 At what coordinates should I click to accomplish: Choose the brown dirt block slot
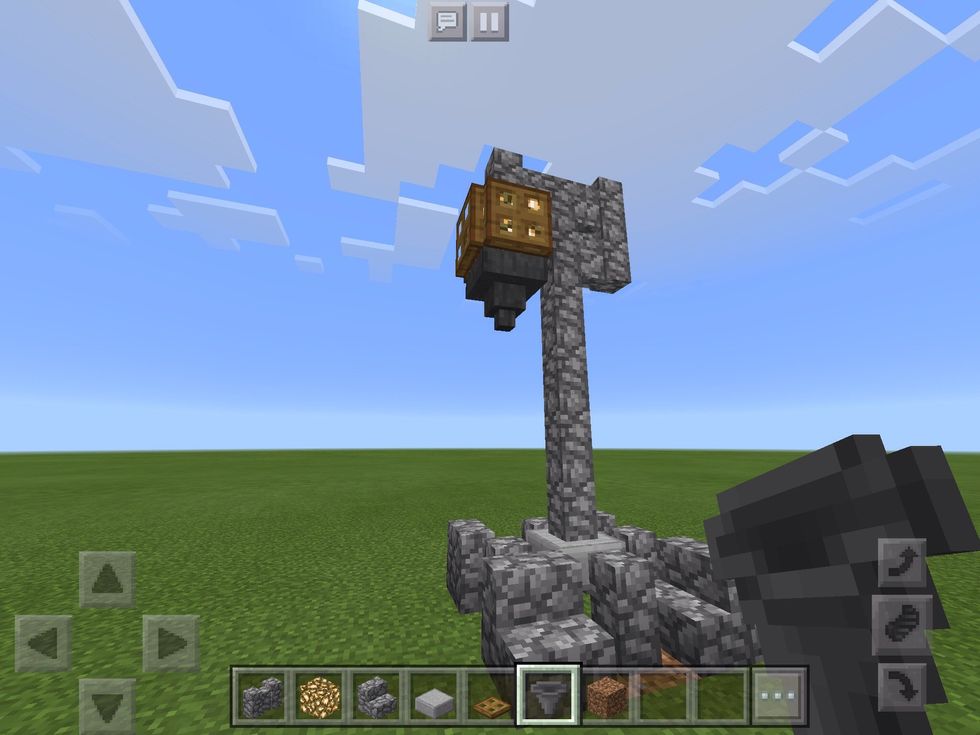pyautogui.click(x=604, y=696)
